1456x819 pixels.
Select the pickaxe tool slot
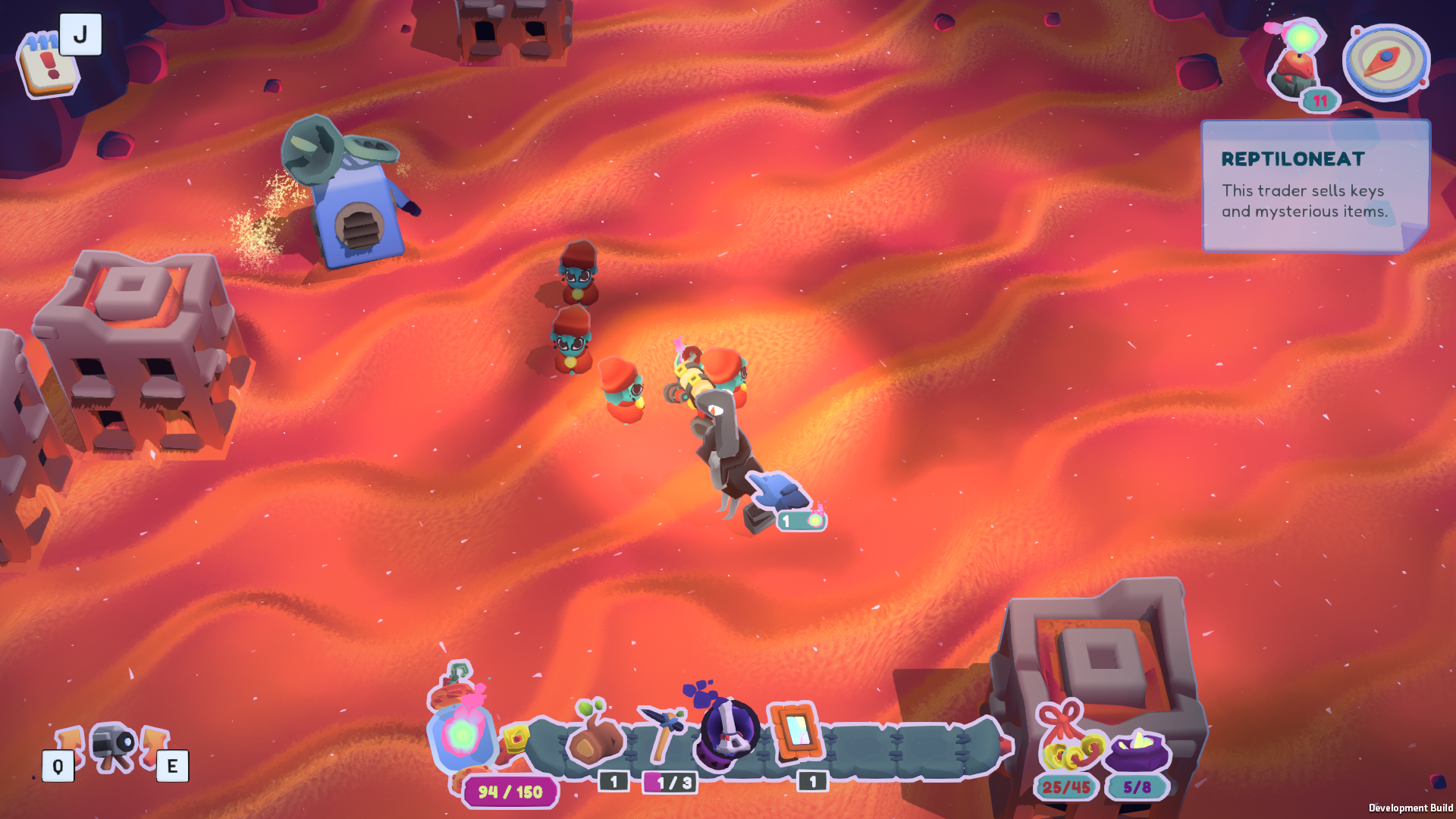pyautogui.click(x=663, y=733)
